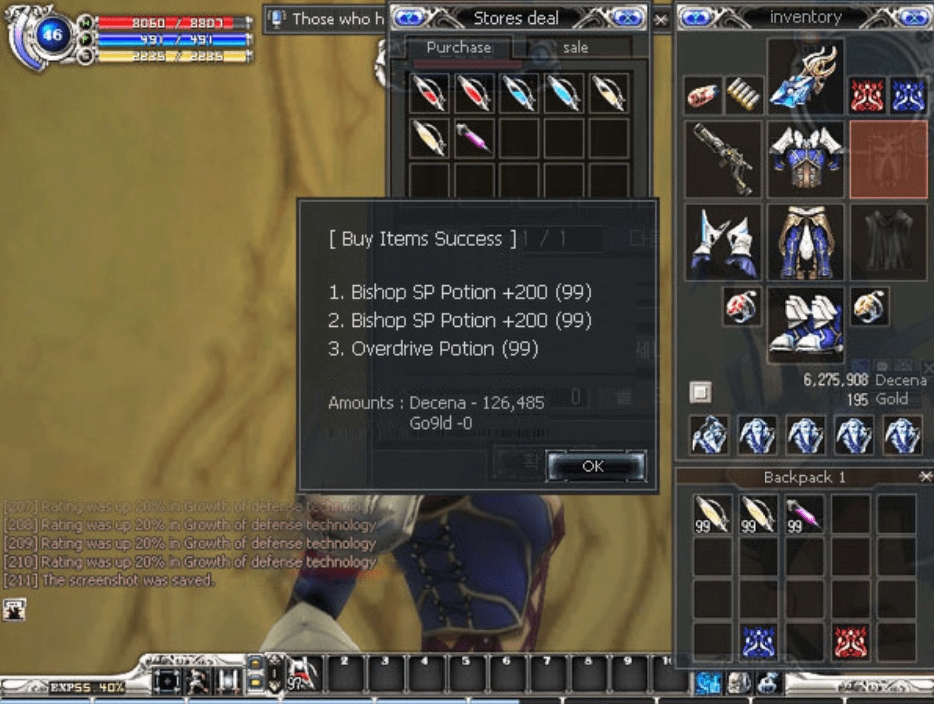Select the bullet ammo slot in inventory

tap(743, 96)
